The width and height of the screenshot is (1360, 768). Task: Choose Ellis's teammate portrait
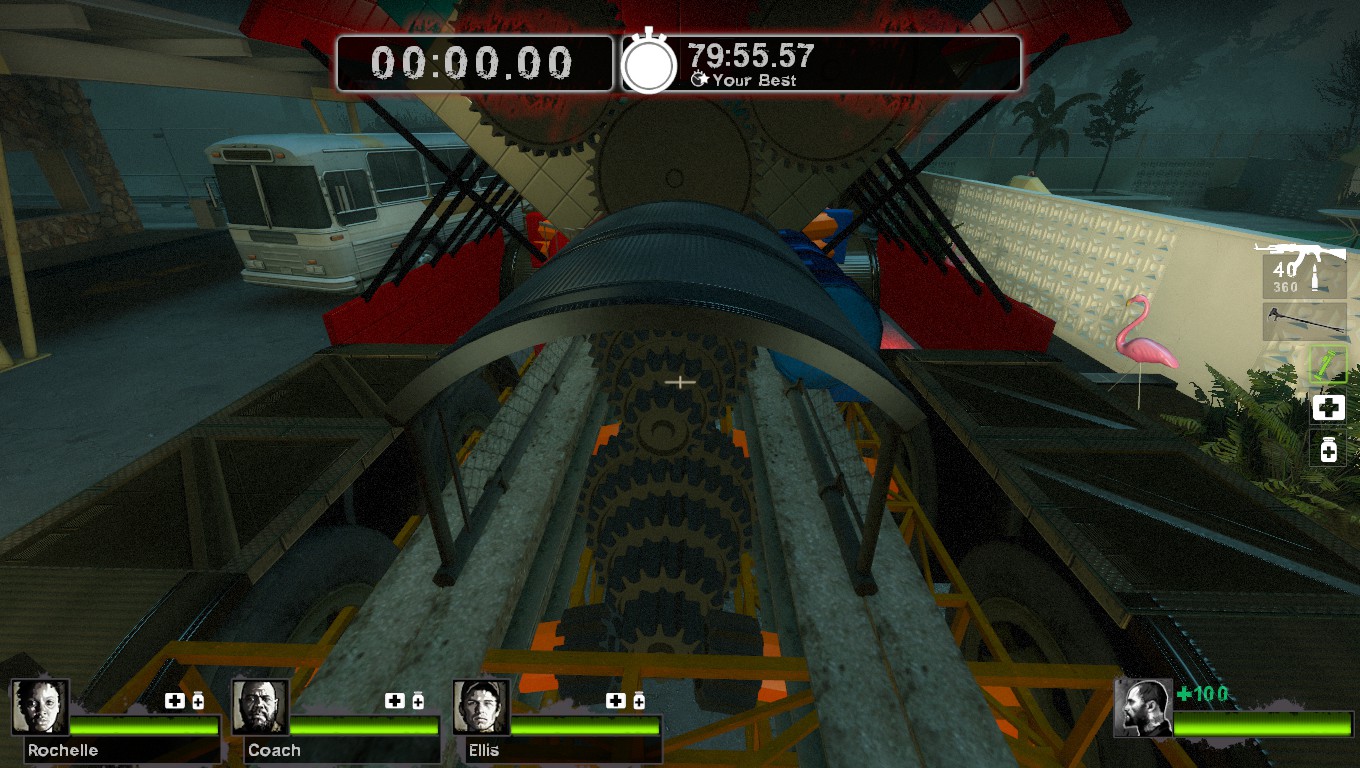[x=481, y=707]
